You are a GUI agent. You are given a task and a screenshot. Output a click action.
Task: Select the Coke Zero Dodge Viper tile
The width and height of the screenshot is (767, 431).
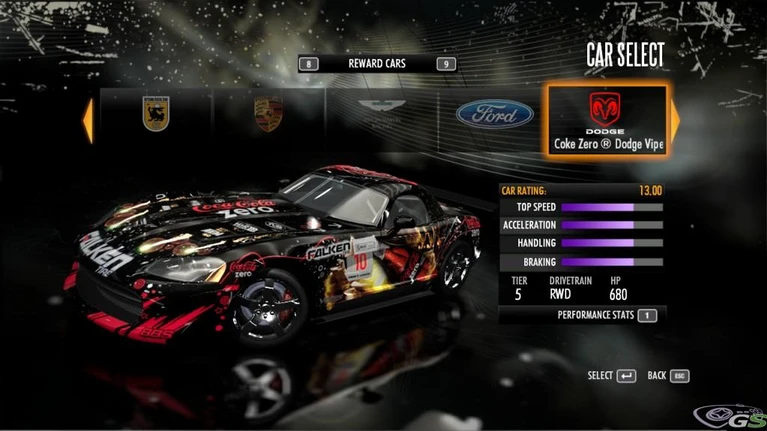click(607, 119)
